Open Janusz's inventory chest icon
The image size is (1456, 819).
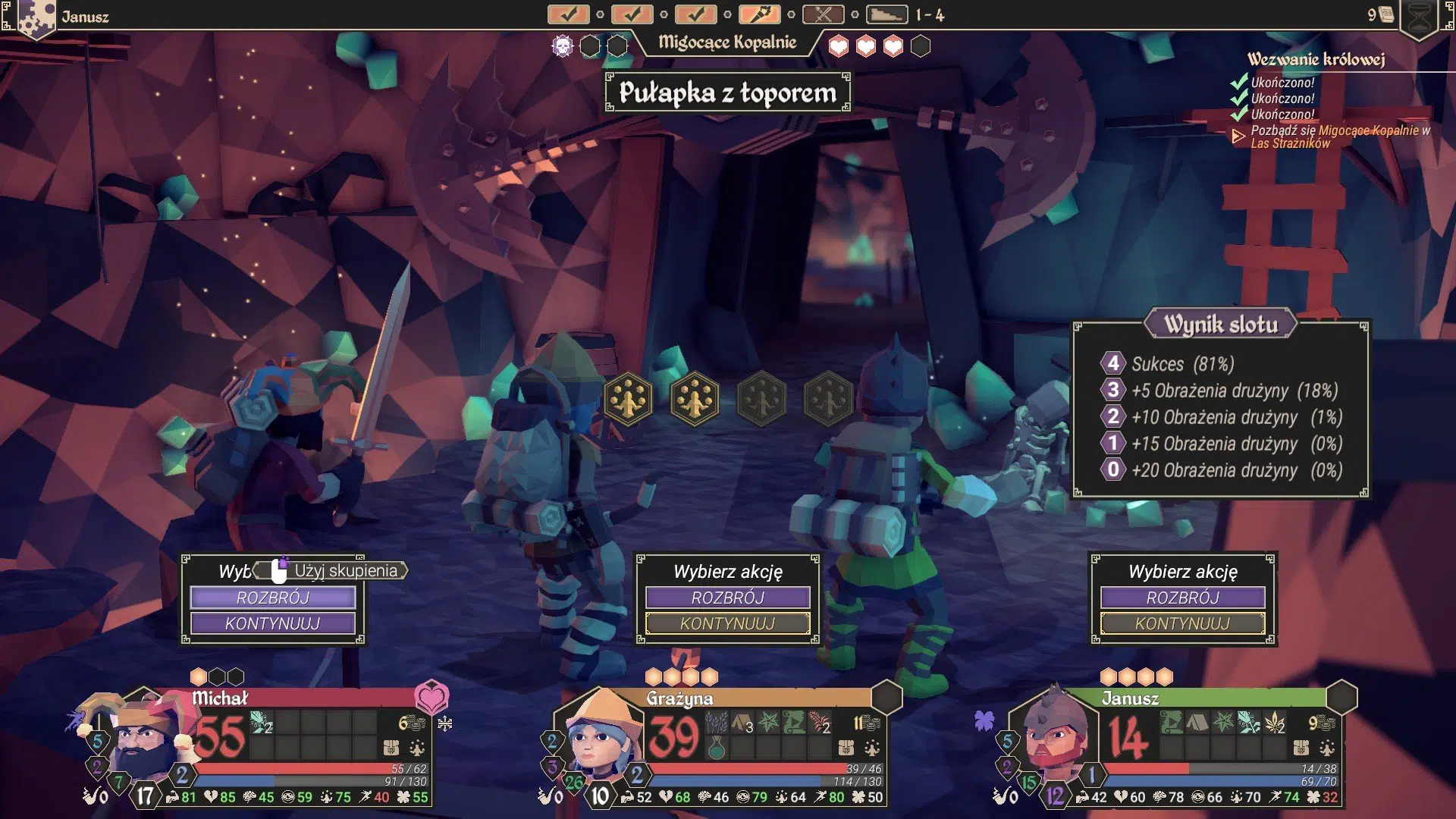[x=1301, y=748]
